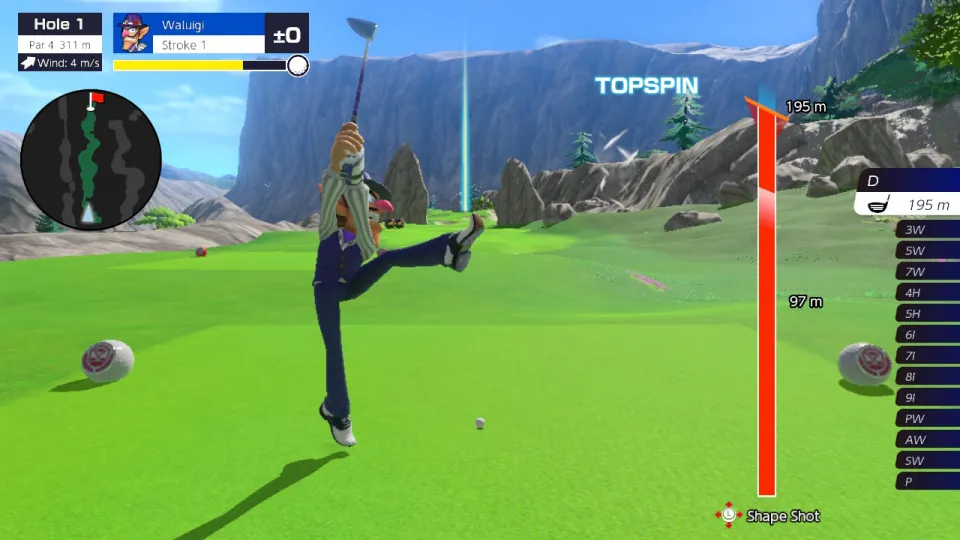Image resolution: width=960 pixels, height=540 pixels.
Task: Choose the PW wedge
Action: pyautogui.click(x=926, y=418)
